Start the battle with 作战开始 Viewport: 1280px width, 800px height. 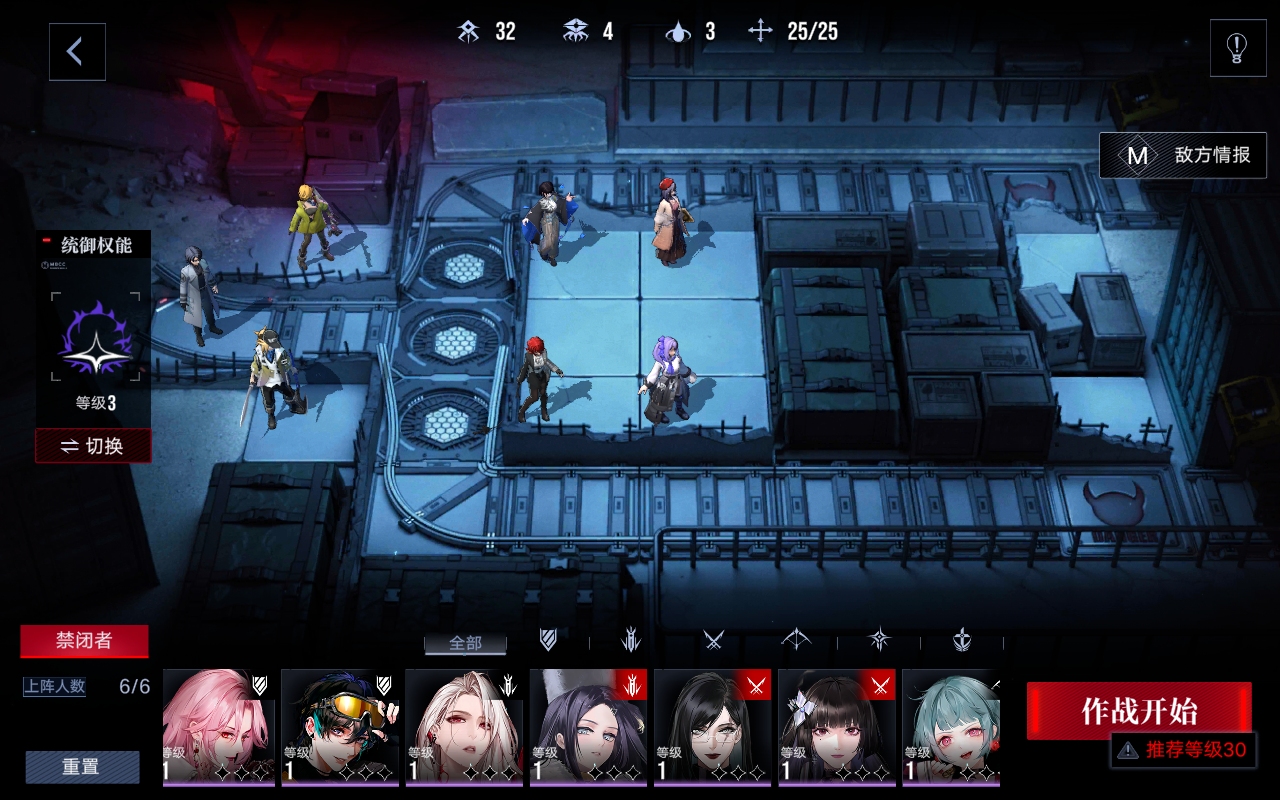coord(1138,711)
